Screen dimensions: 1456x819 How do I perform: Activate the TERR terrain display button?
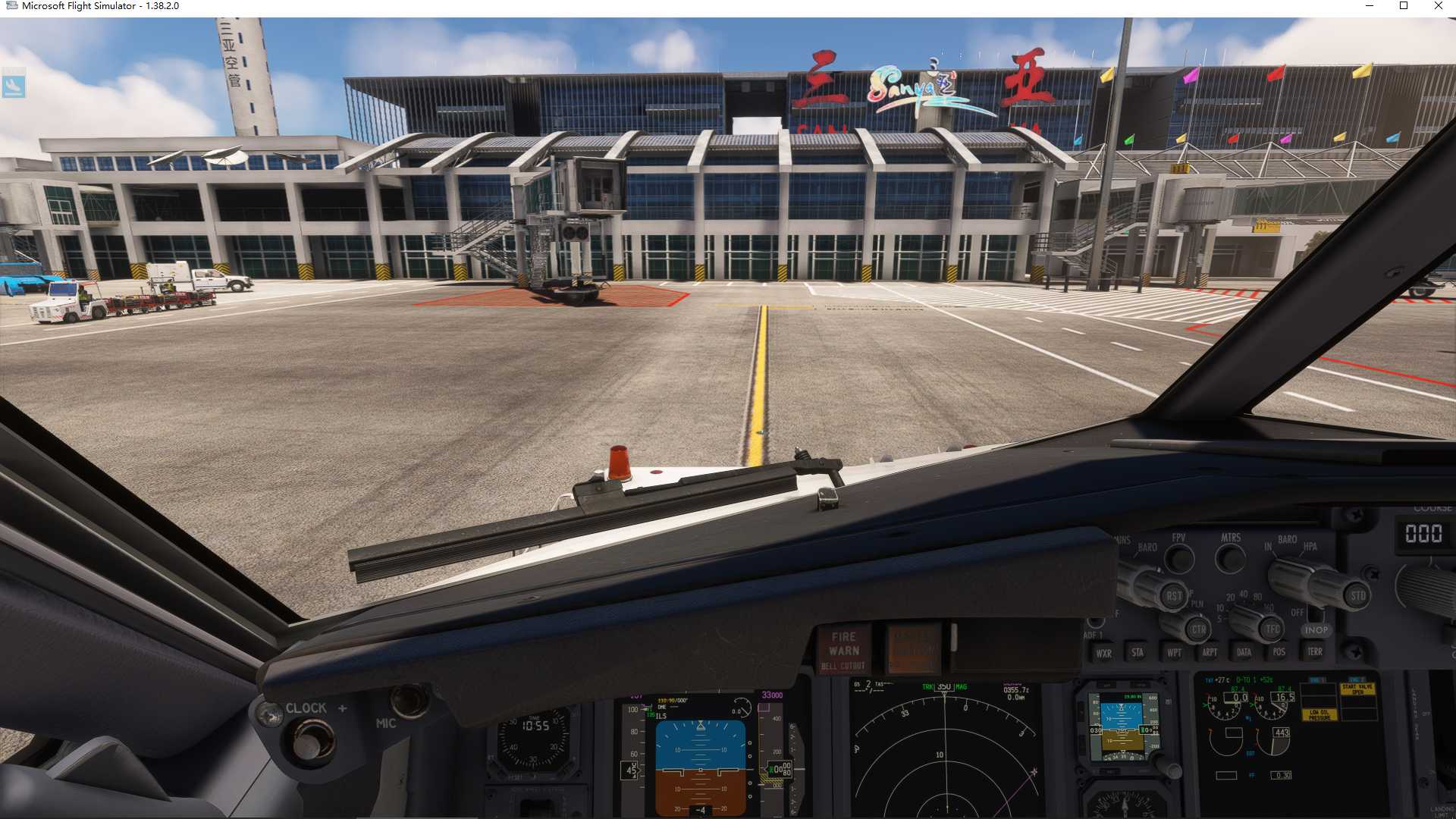pyautogui.click(x=1316, y=651)
